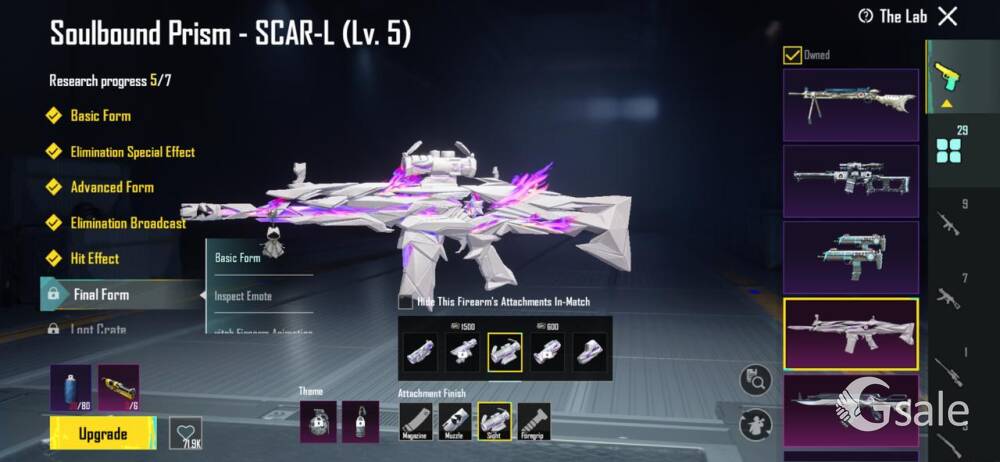Choose the Foregrip attachment finish
The image size is (1000, 462).
point(533,421)
